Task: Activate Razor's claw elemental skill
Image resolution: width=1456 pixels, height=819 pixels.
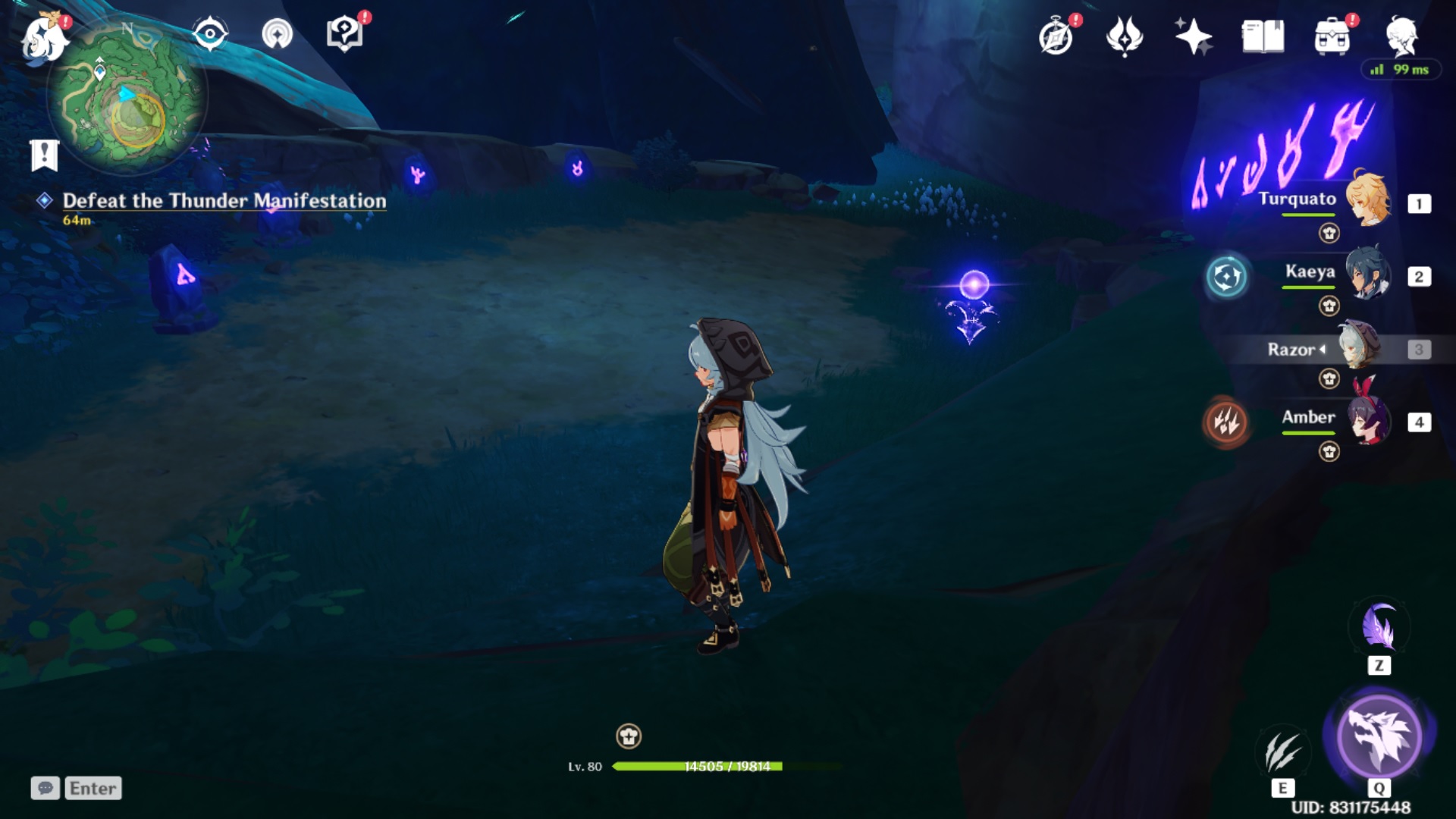Action: pyautogui.click(x=1282, y=752)
